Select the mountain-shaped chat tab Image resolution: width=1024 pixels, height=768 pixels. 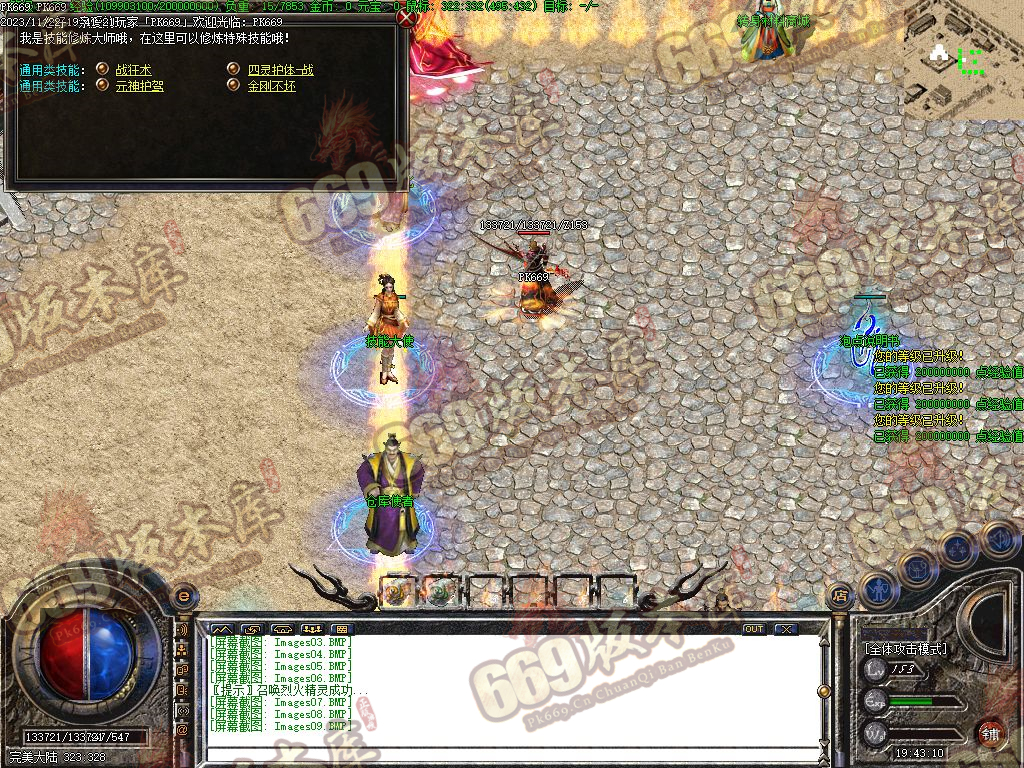(x=221, y=629)
